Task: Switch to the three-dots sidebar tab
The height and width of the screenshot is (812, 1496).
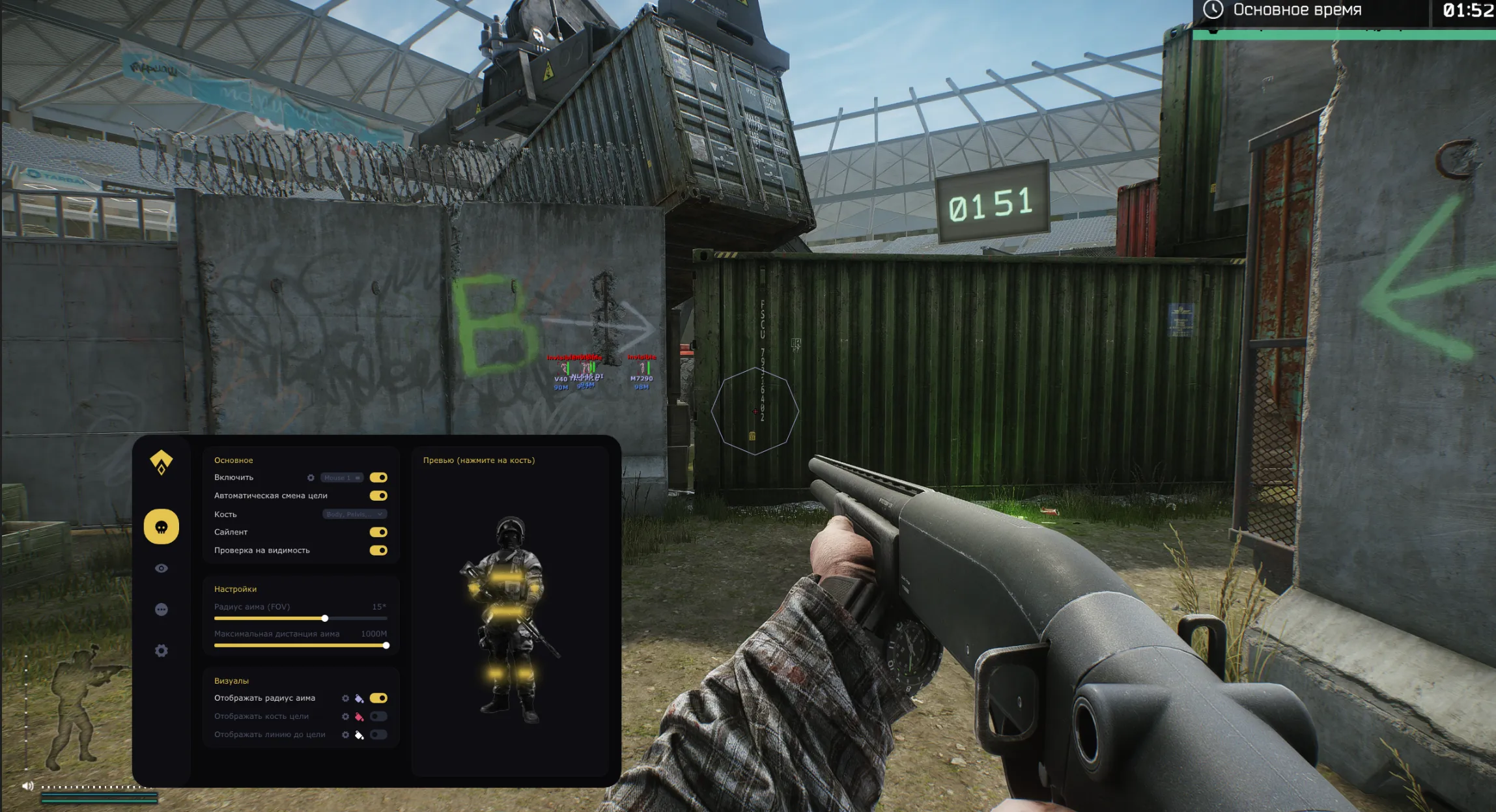Action: [x=162, y=609]
